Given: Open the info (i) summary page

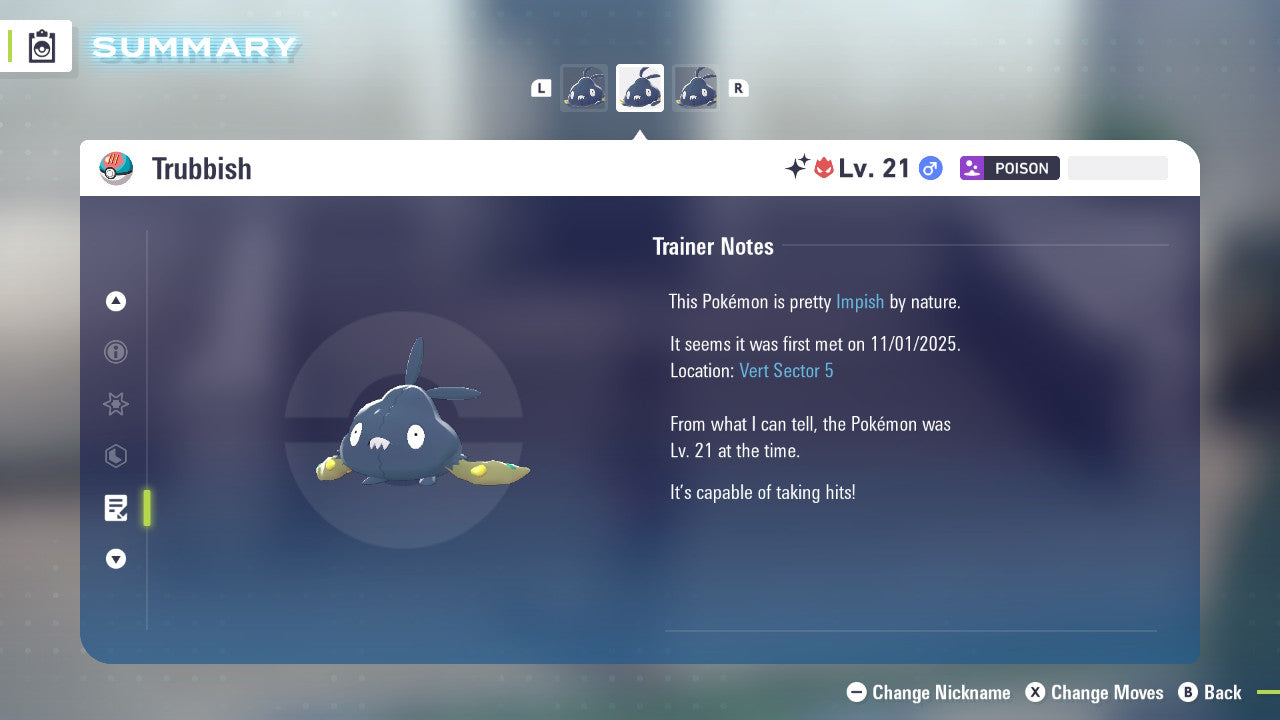Looking at the screenshot, I should [x=116, y=352].
